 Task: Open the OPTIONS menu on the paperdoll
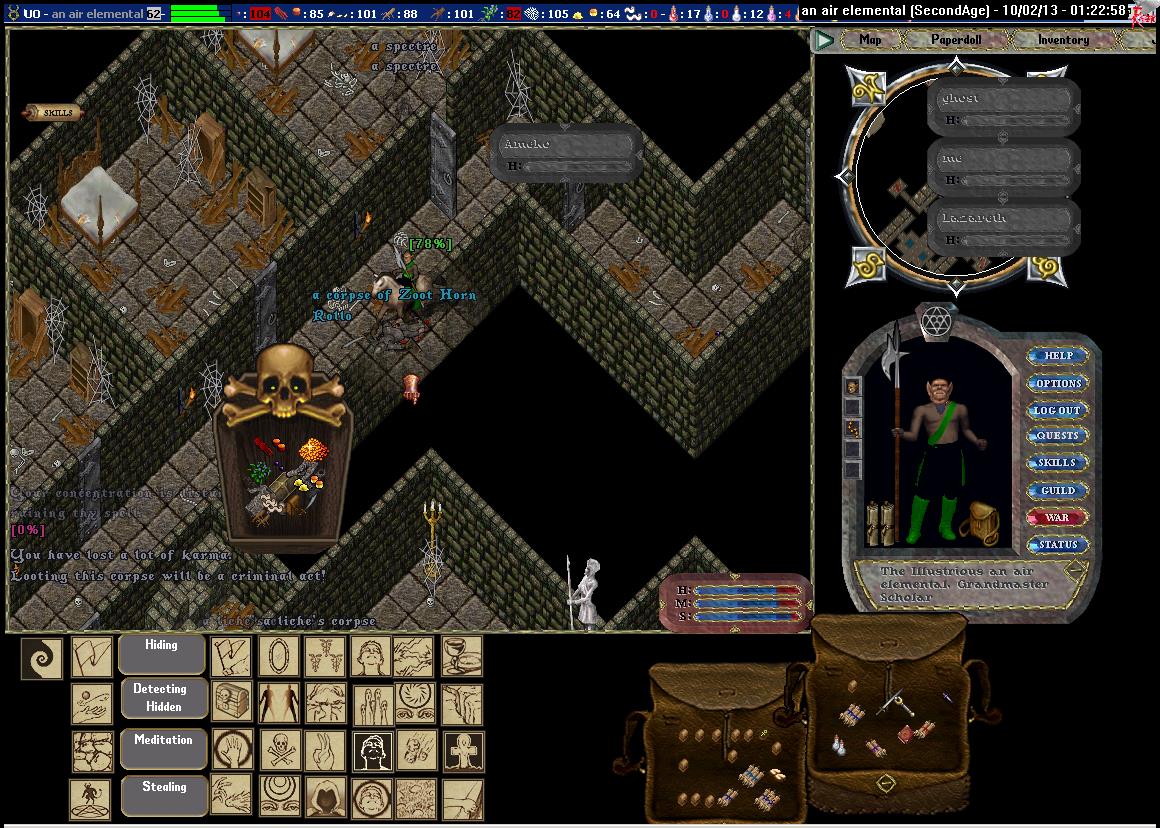pyautogui.click(x=1058, y=383)
